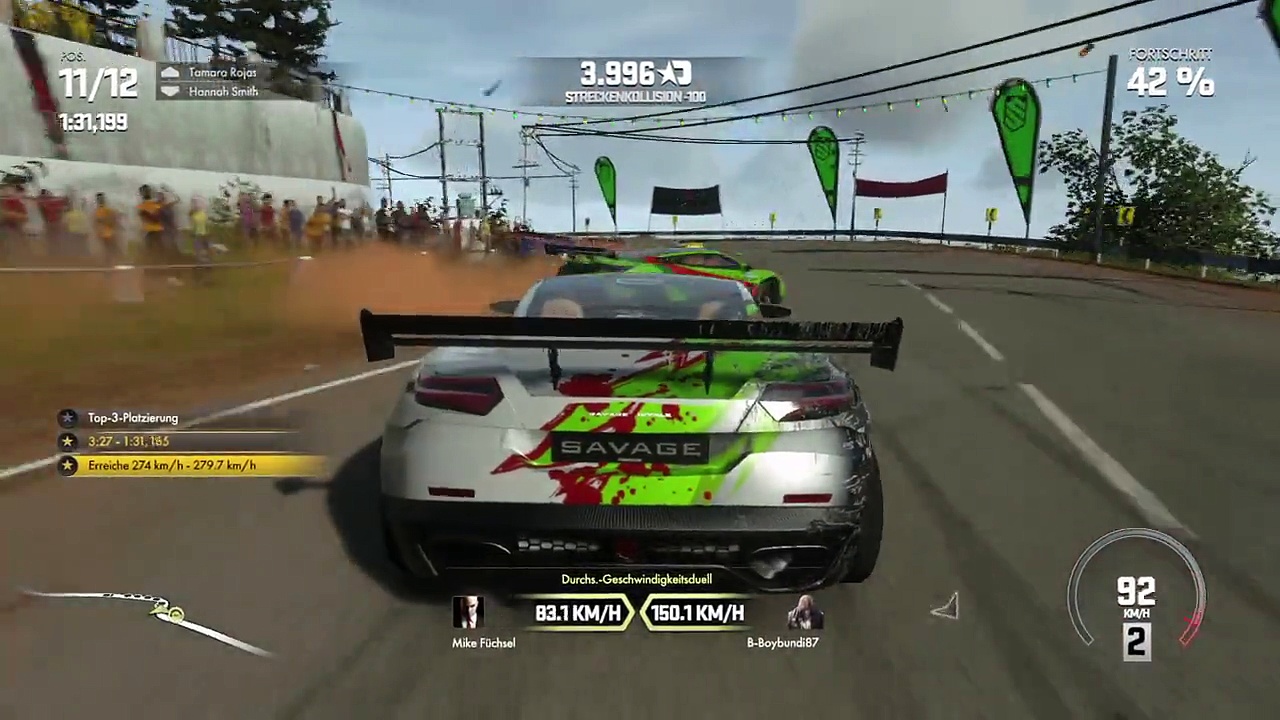Viewport: 1280px width, 720px height.
Task: Select Hannah Smith in the position list
Action: pos(222,91)
